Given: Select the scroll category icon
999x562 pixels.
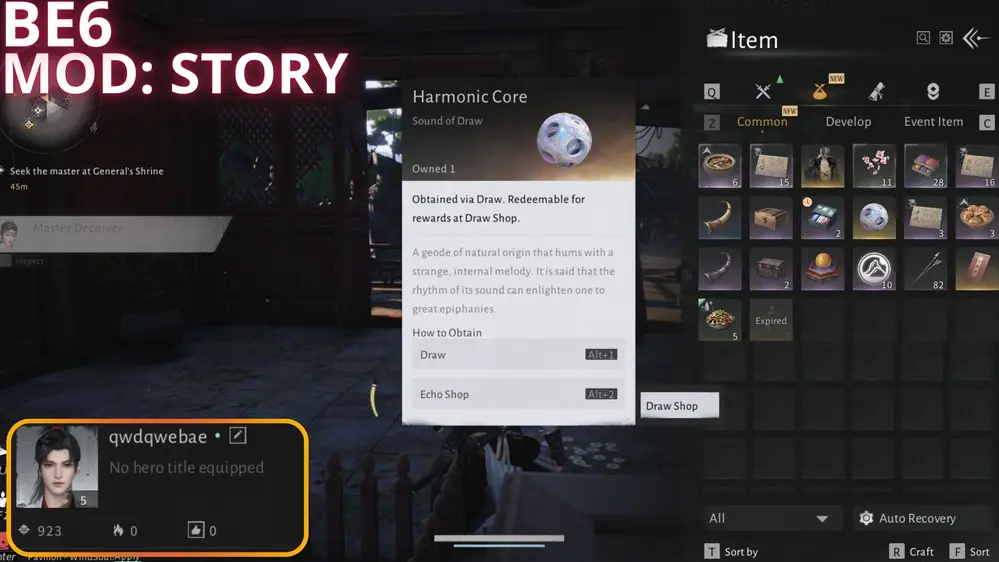Looking at the screenshot, I should coord(877,92).
